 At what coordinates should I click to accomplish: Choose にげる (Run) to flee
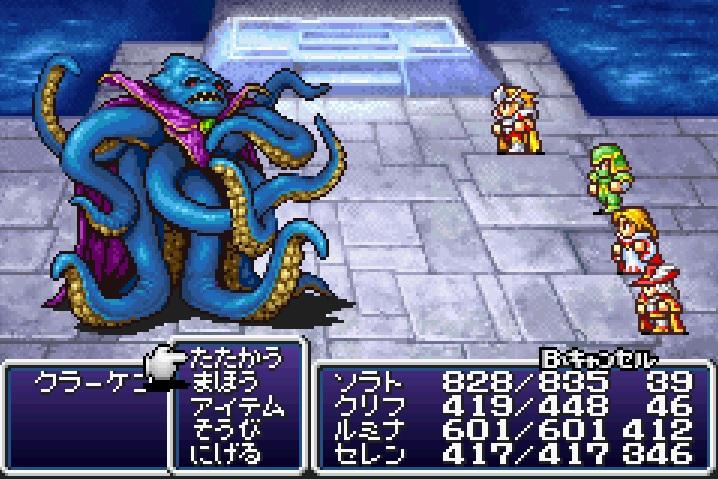coord(225,453)
